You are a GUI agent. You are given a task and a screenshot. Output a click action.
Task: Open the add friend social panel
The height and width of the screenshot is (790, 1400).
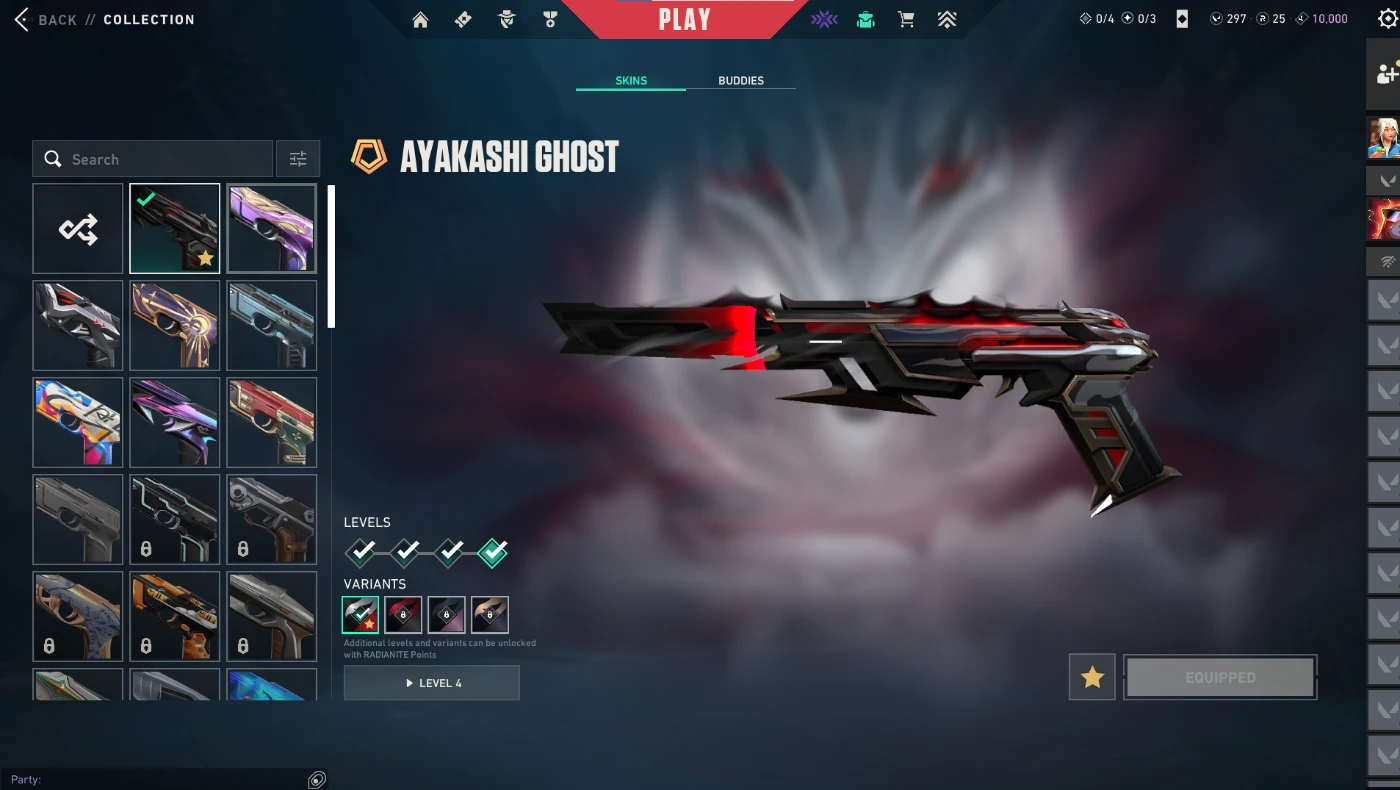tap(1385, 73)
